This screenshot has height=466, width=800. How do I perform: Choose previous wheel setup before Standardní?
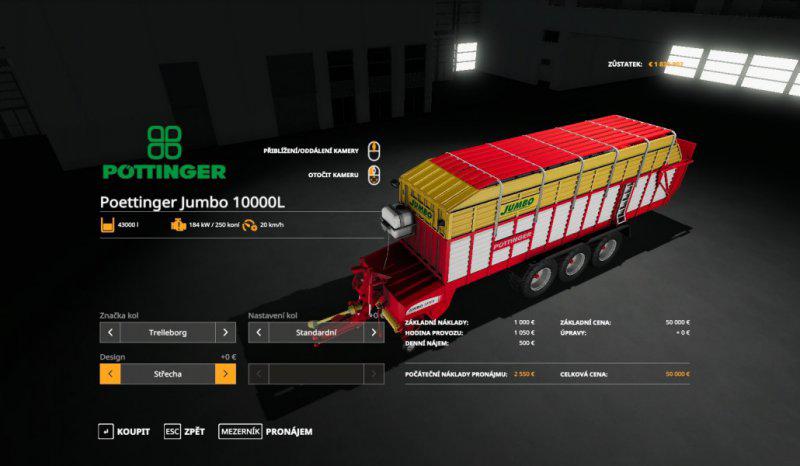pos(259,332)
